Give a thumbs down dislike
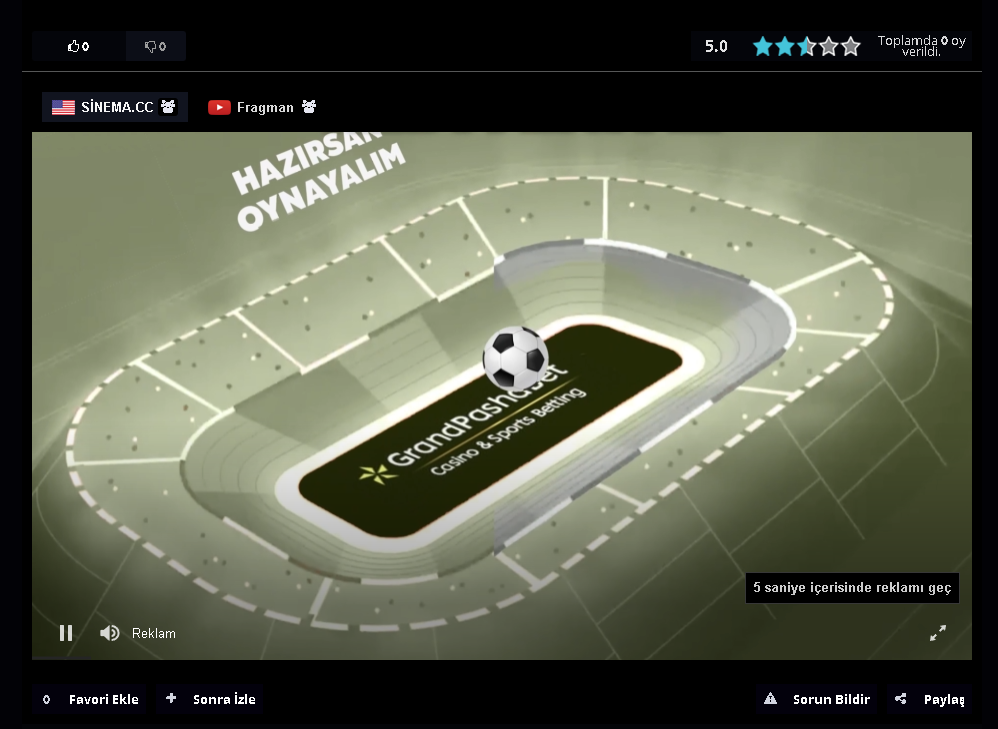The width and height of the screenshot is (998, 729). coord(155,46)
